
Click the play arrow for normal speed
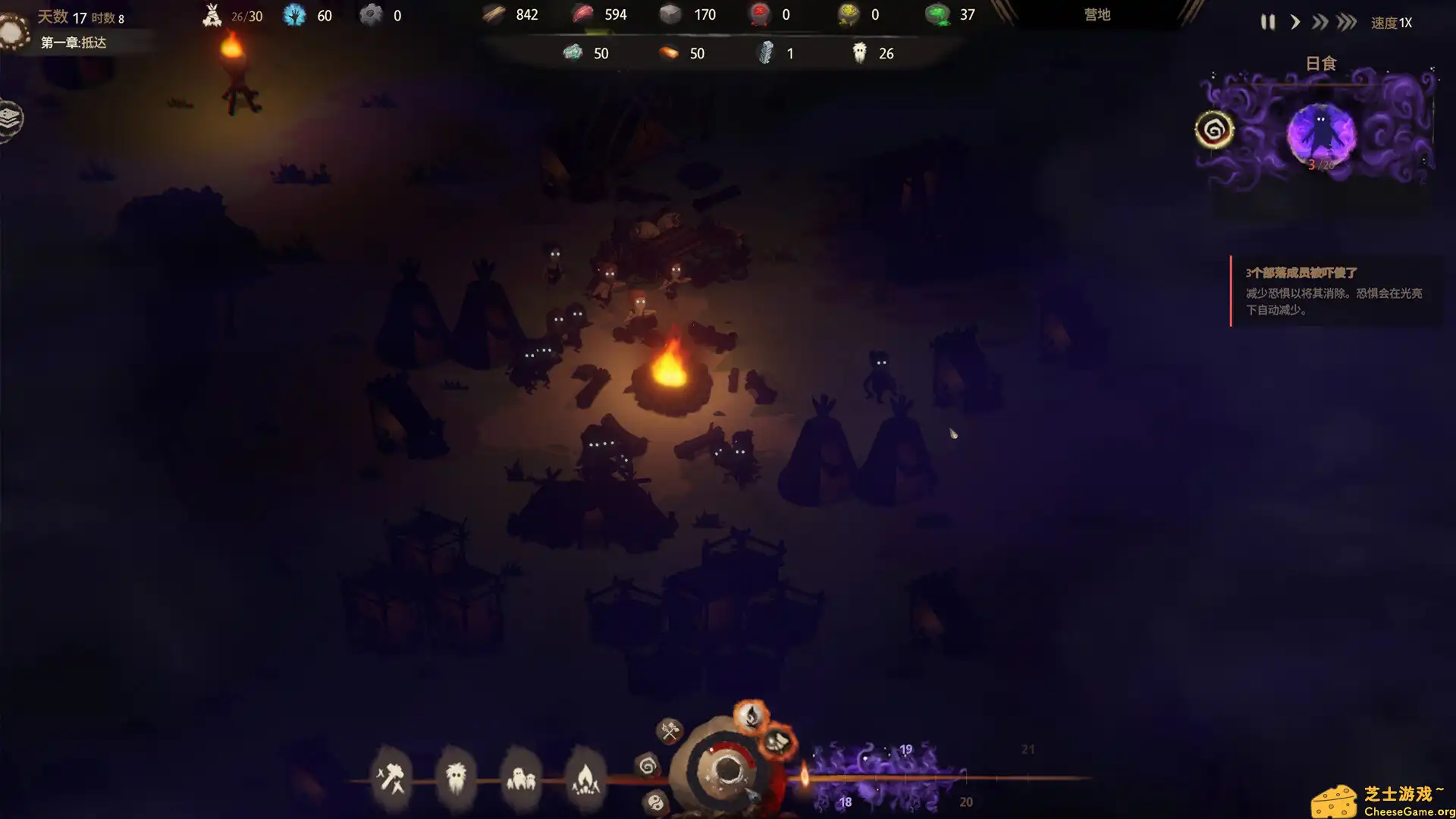coord(1295,22)
